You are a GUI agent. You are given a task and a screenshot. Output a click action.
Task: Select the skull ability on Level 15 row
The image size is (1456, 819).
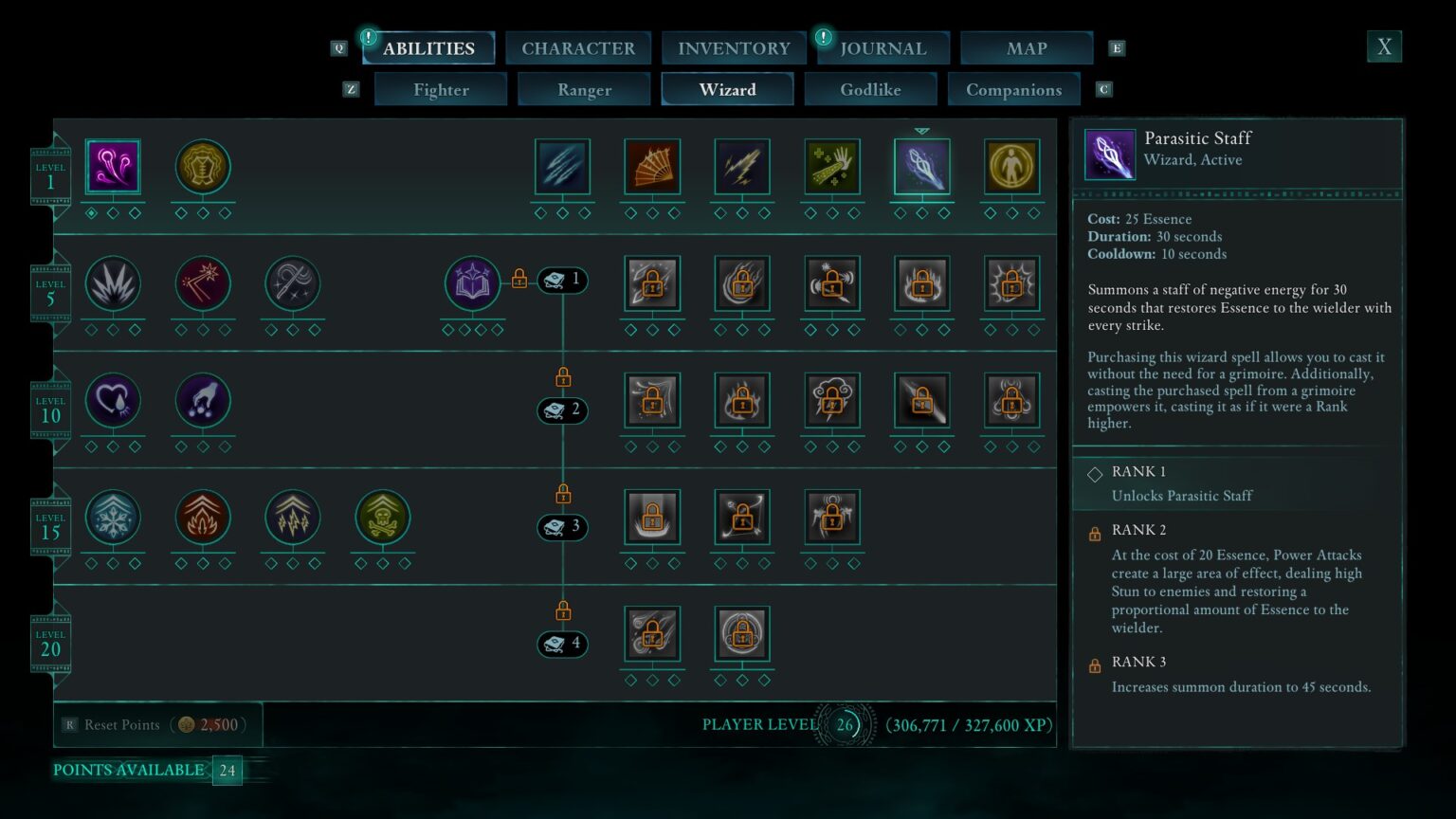pos(382,517)
